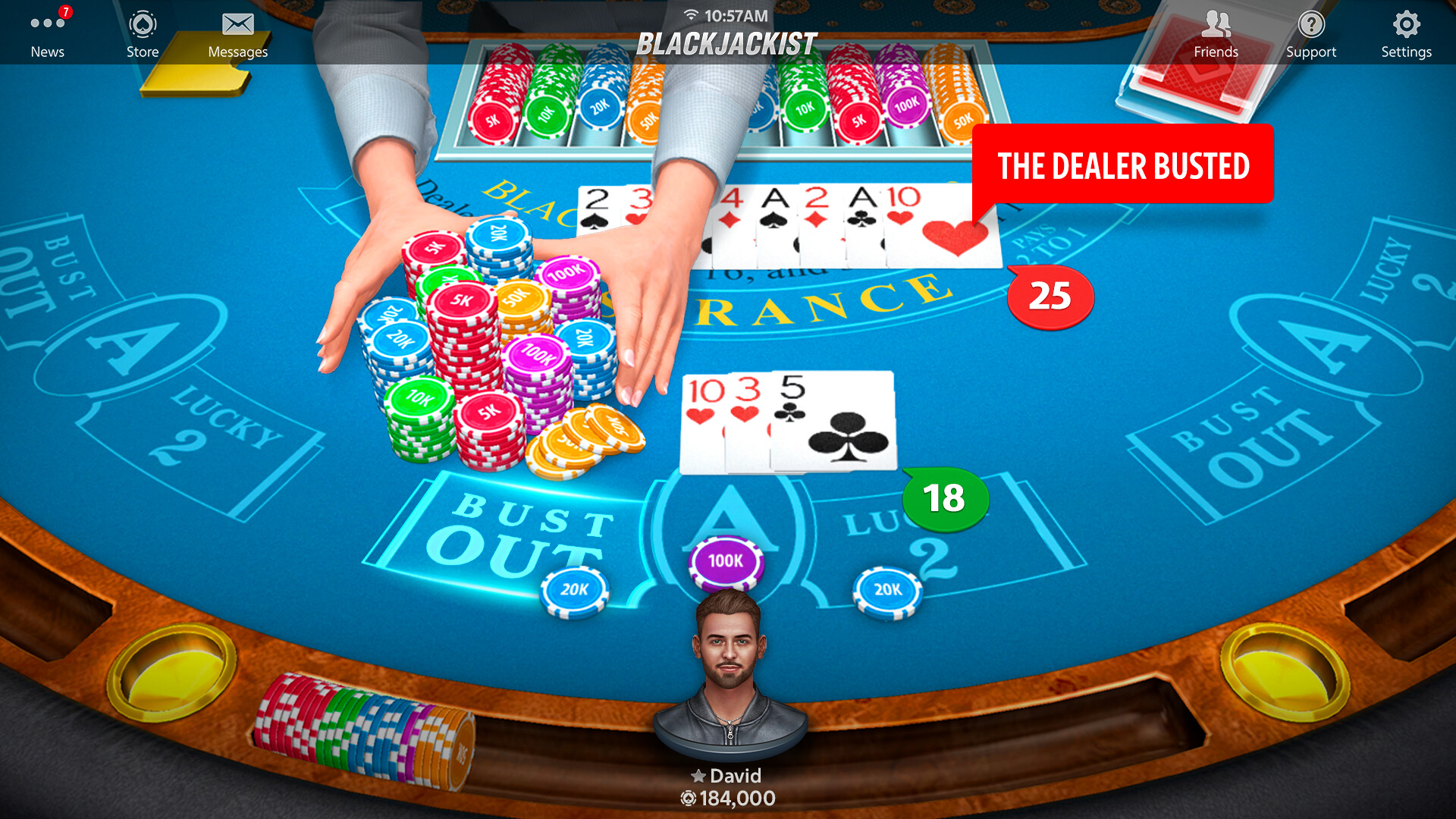This screenshot has width=1456, height=819.
Task: Select the 100K chip on the main bet
Action: [726, 561]
